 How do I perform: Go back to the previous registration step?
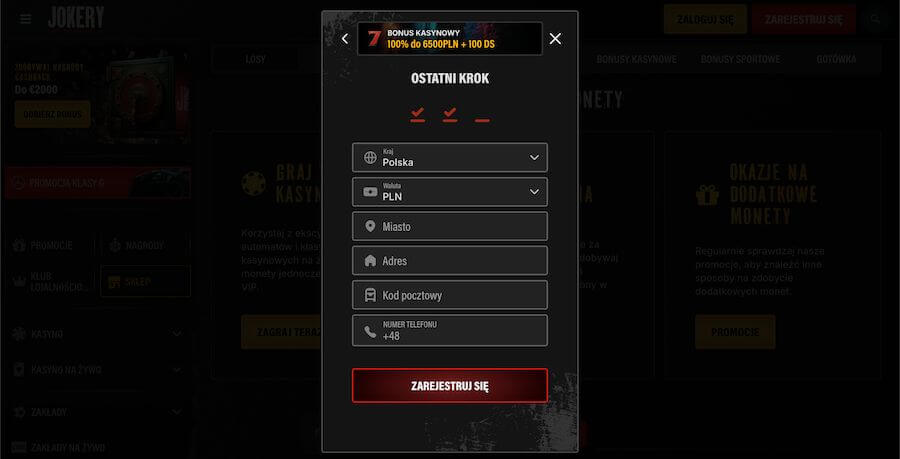point(345,39)
